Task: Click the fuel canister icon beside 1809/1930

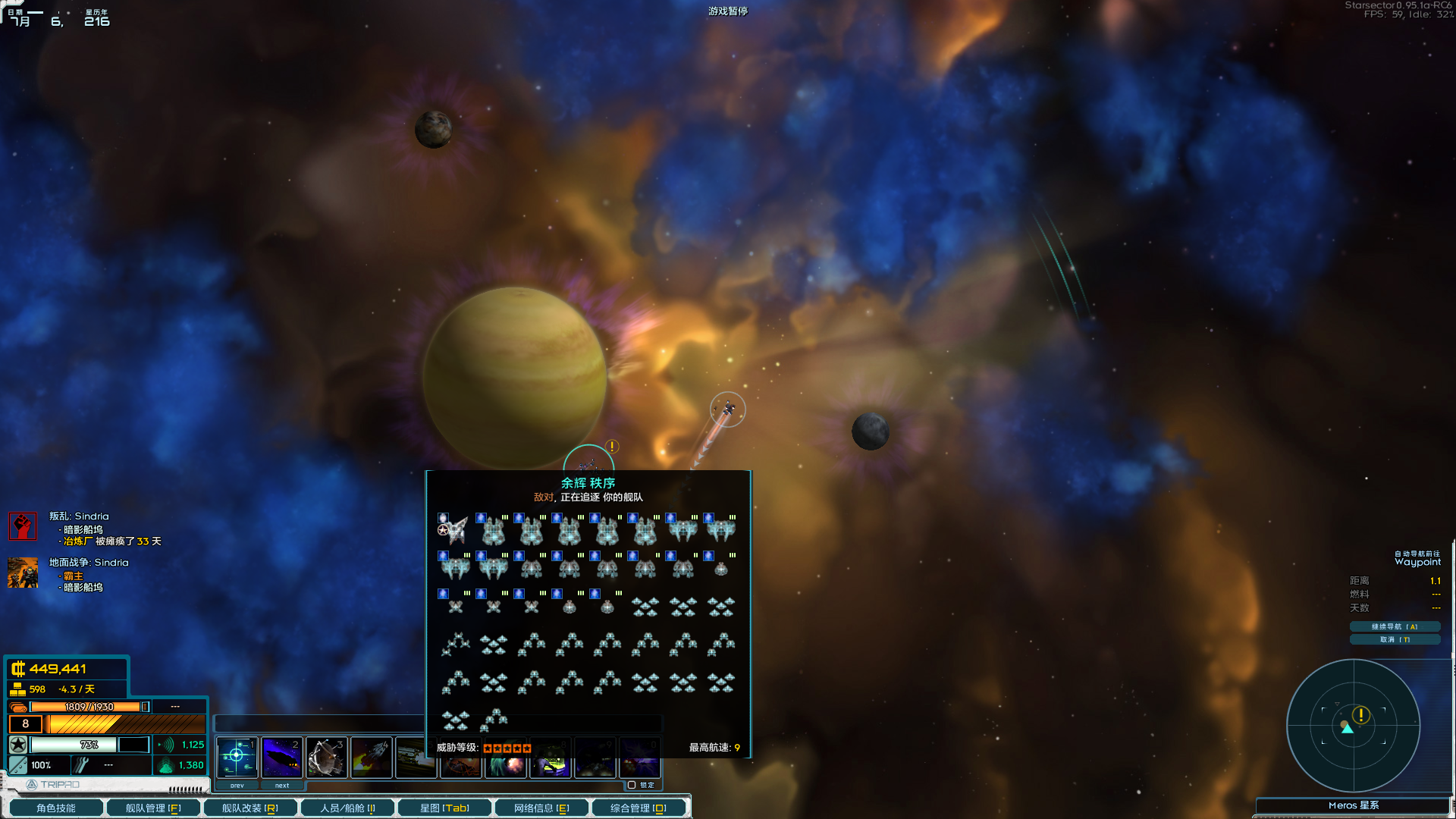Action: click(17, 706)
